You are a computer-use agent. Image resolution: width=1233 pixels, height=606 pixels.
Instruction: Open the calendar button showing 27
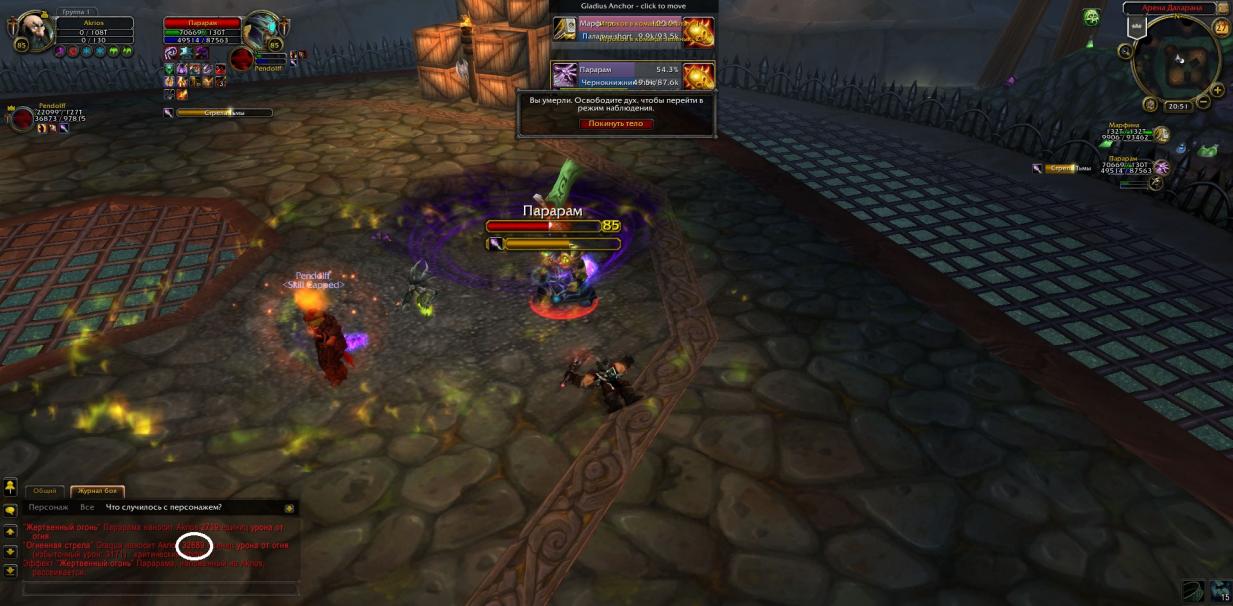point(1220,27)
